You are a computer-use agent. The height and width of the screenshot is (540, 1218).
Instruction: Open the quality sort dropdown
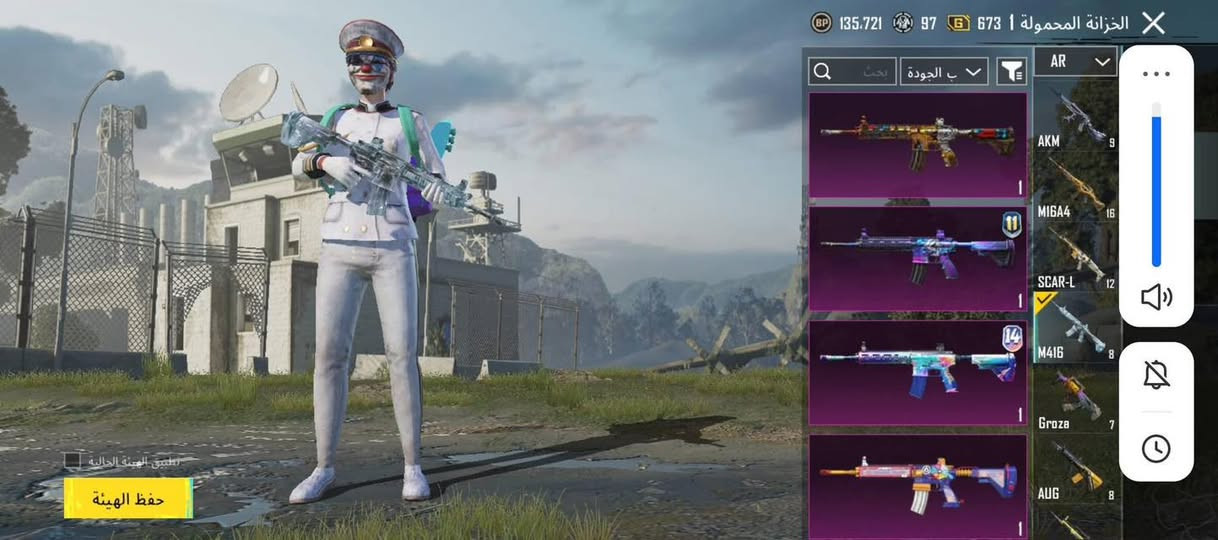pyautogui.click(x=944, y=71)
